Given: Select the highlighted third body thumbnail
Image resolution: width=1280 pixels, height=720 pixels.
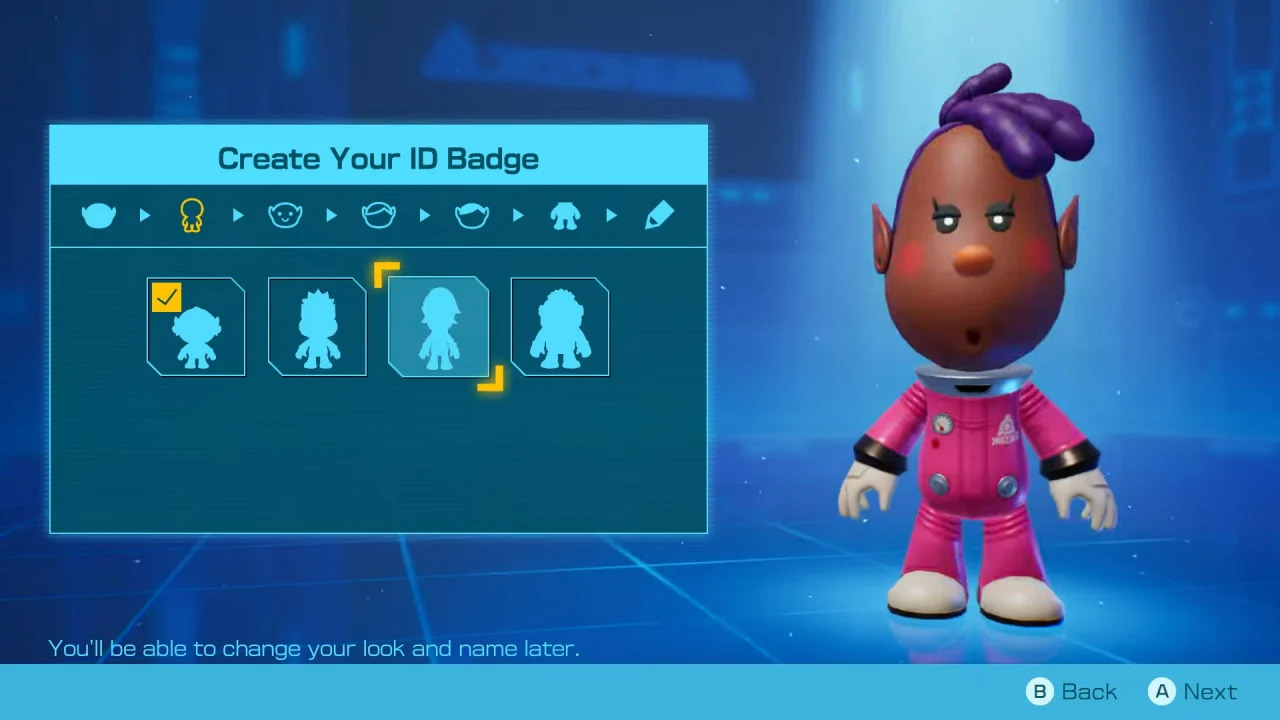Looking at the screenshot, I should (438, 326).
